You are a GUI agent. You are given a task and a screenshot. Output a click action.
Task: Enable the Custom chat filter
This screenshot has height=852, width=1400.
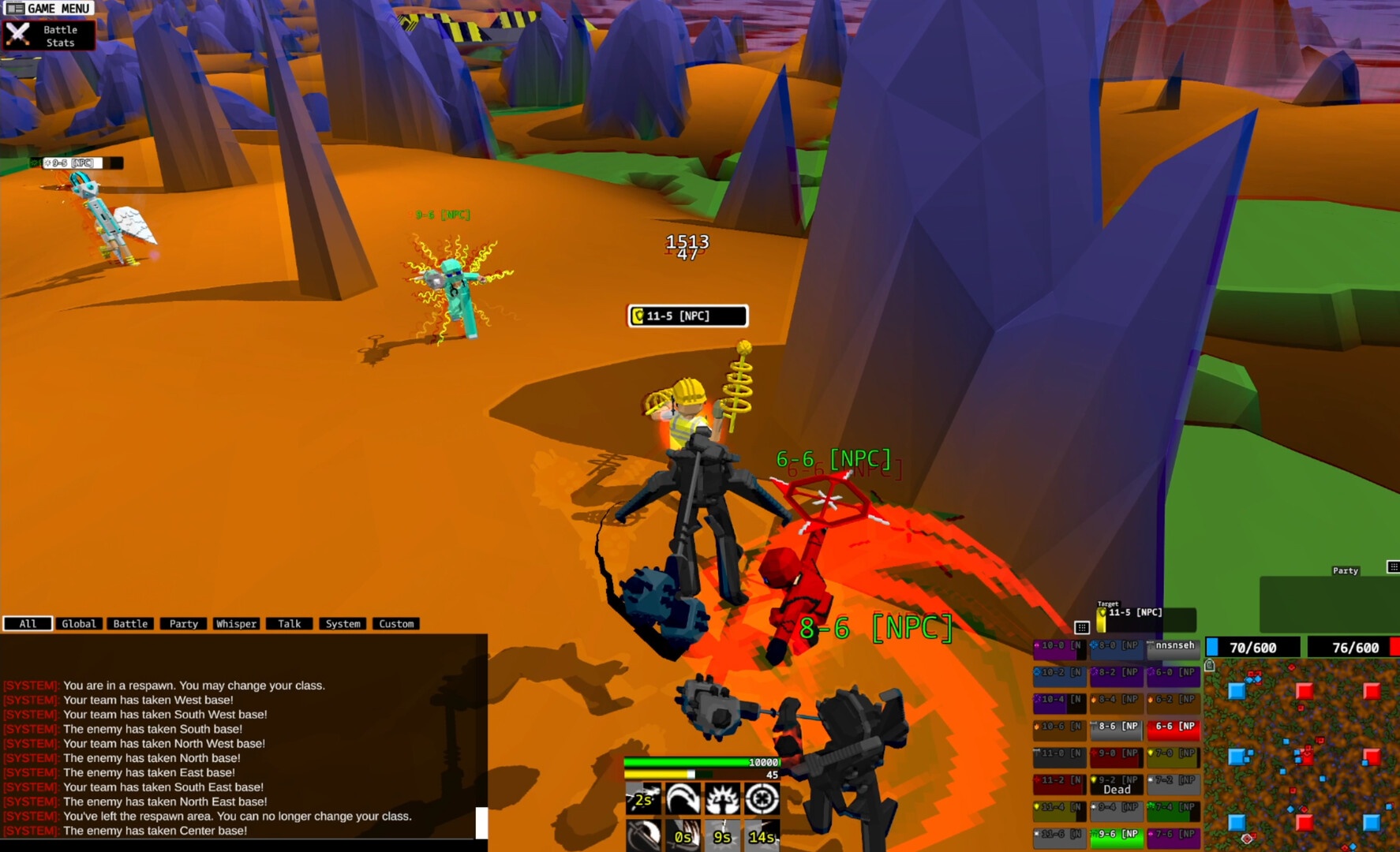pos(395,623)
